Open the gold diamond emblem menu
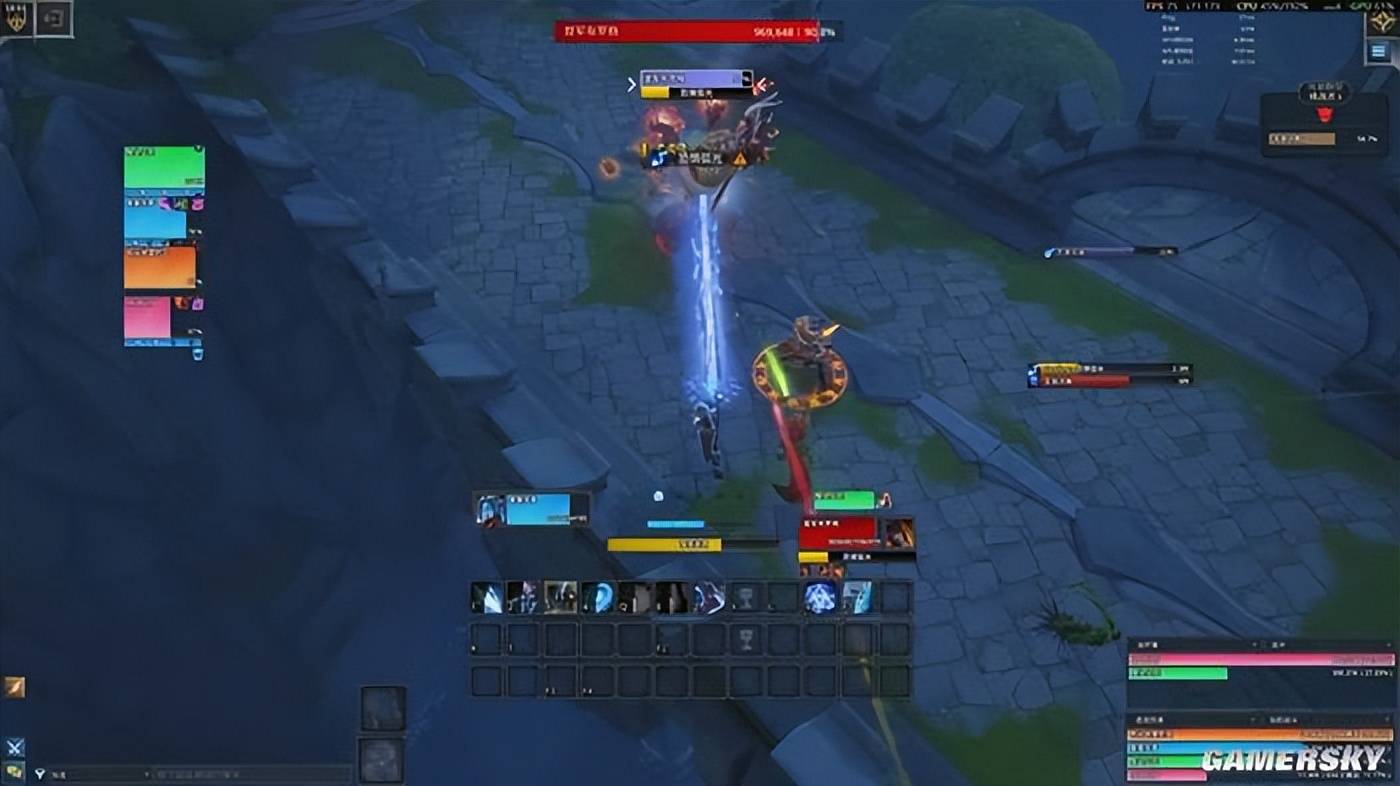Image resolution: width=1400 pixels, height=786 pixels. (x=1382, y=20)
